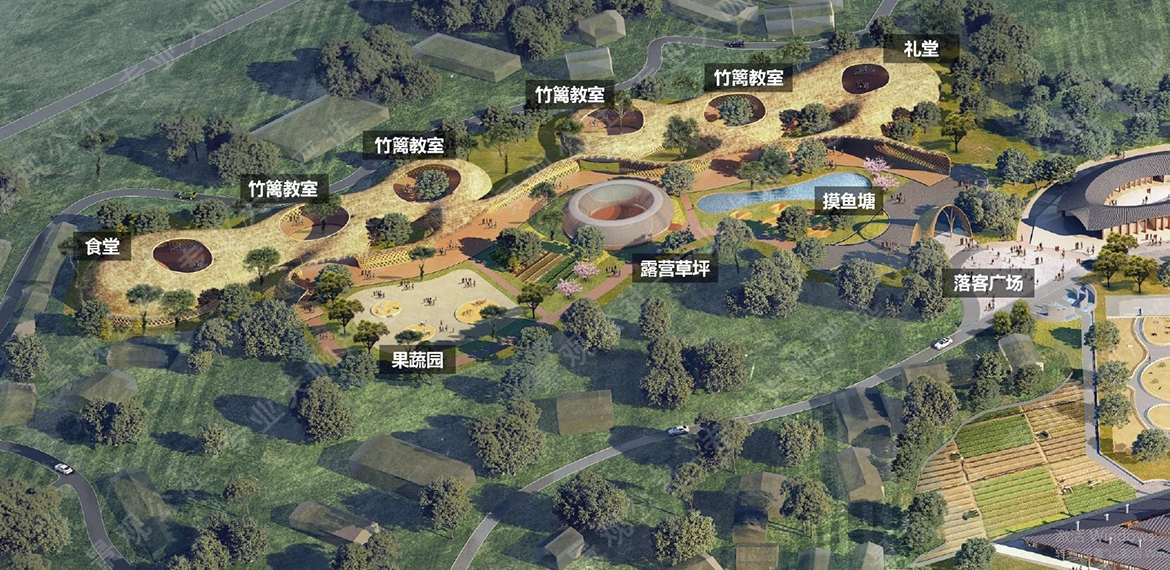Click the 果蔬园 map label
The height and width of the screenshot is (570, 1170).
416,360
